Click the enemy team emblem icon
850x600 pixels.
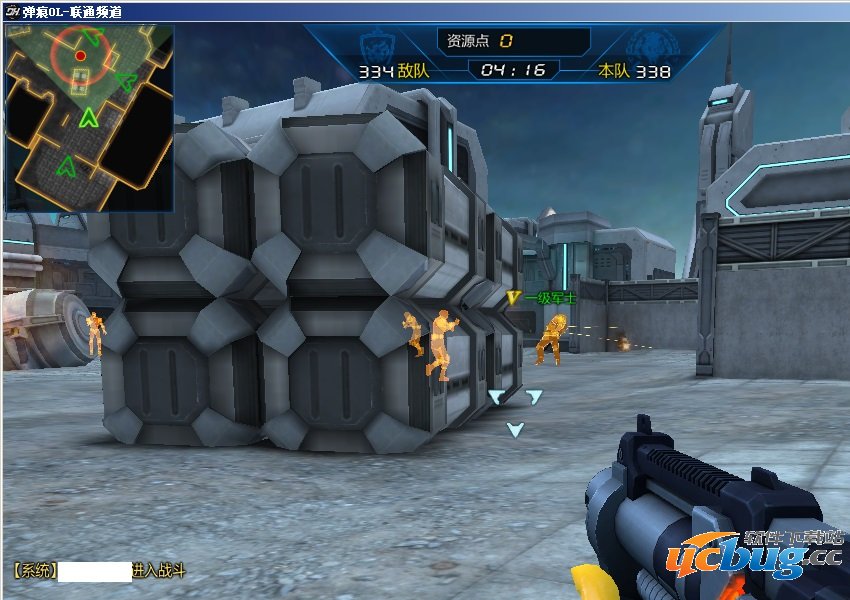[377, 45]
